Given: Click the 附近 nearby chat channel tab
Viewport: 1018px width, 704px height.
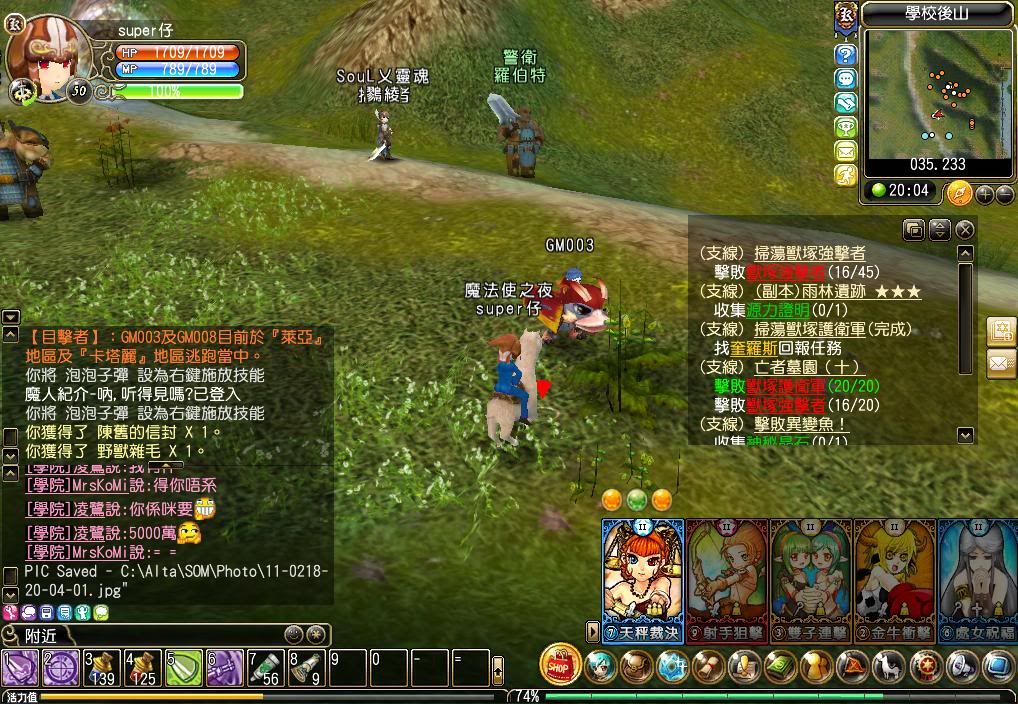Looking at the screenshot, I should (x=42, y=635).
